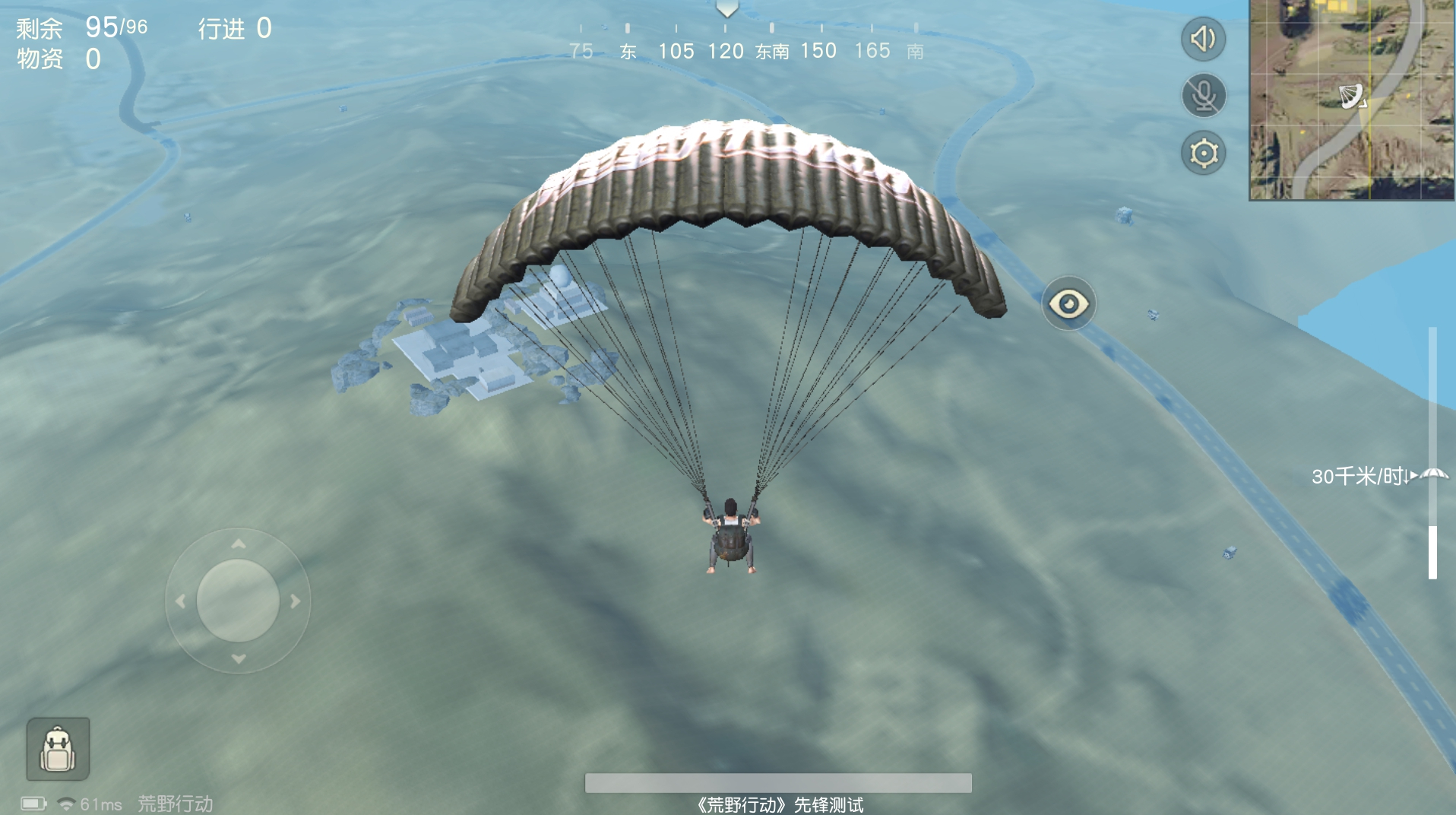The height and width of the screenshot is (815, 1456).
Task: Open the gear settings menu
Action: (1204, 153)
